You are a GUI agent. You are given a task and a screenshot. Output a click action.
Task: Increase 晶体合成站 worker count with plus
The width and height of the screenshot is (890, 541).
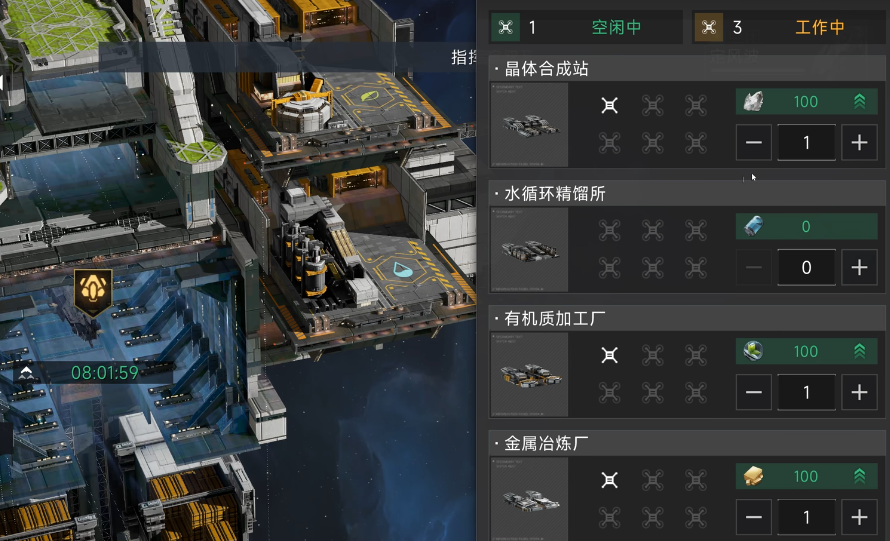[x=858, y=143]
